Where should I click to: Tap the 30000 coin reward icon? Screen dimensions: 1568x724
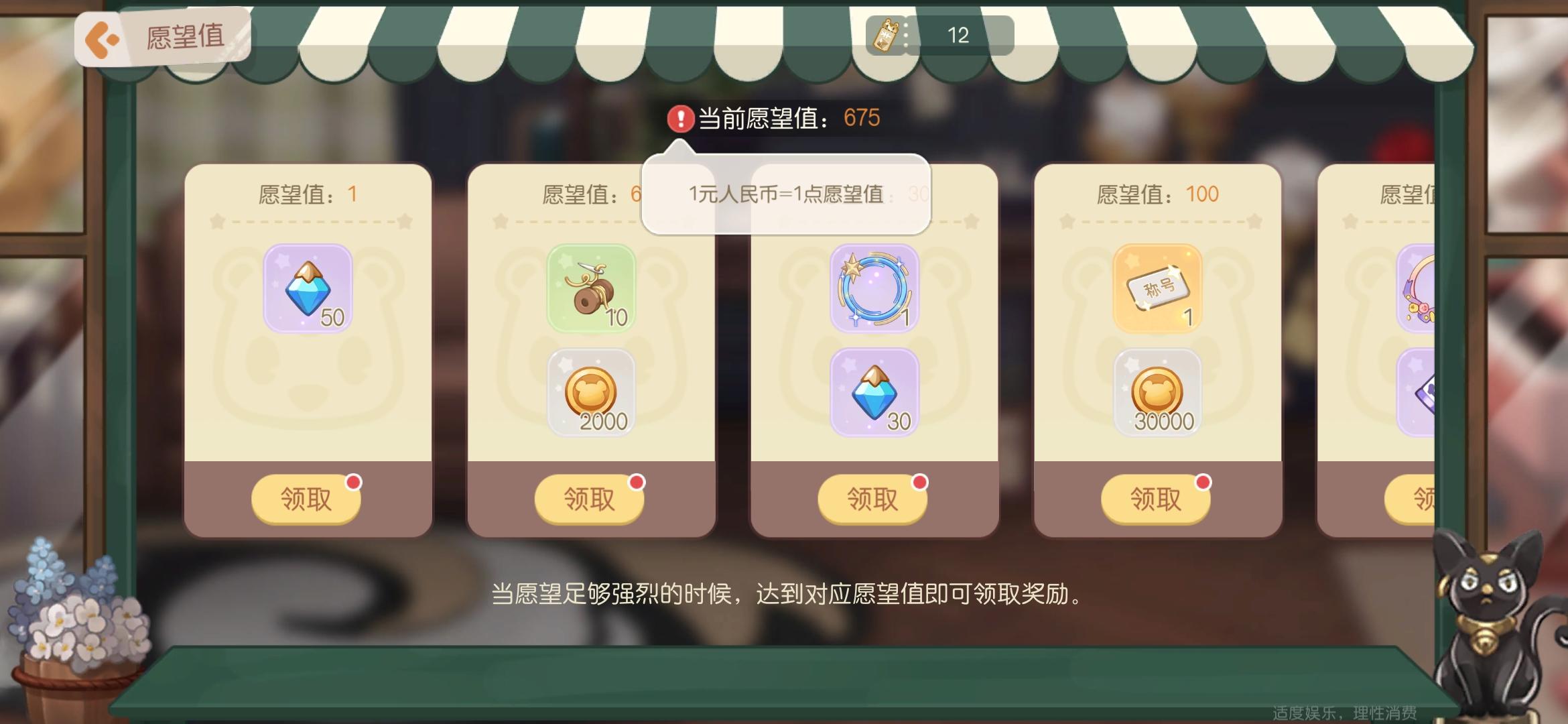[x=1158, y=393]
